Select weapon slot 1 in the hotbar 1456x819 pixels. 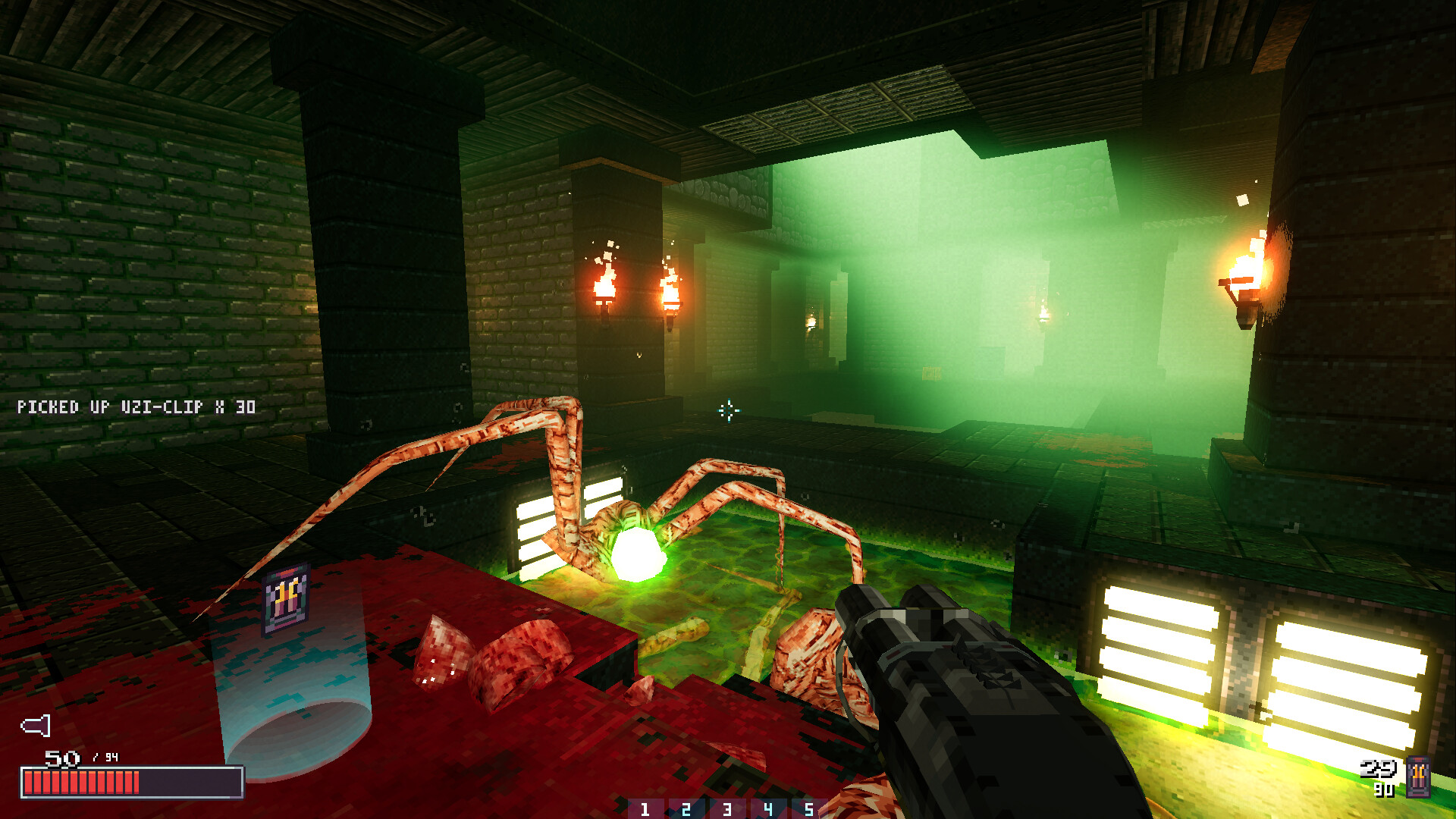tap(645, 808)
